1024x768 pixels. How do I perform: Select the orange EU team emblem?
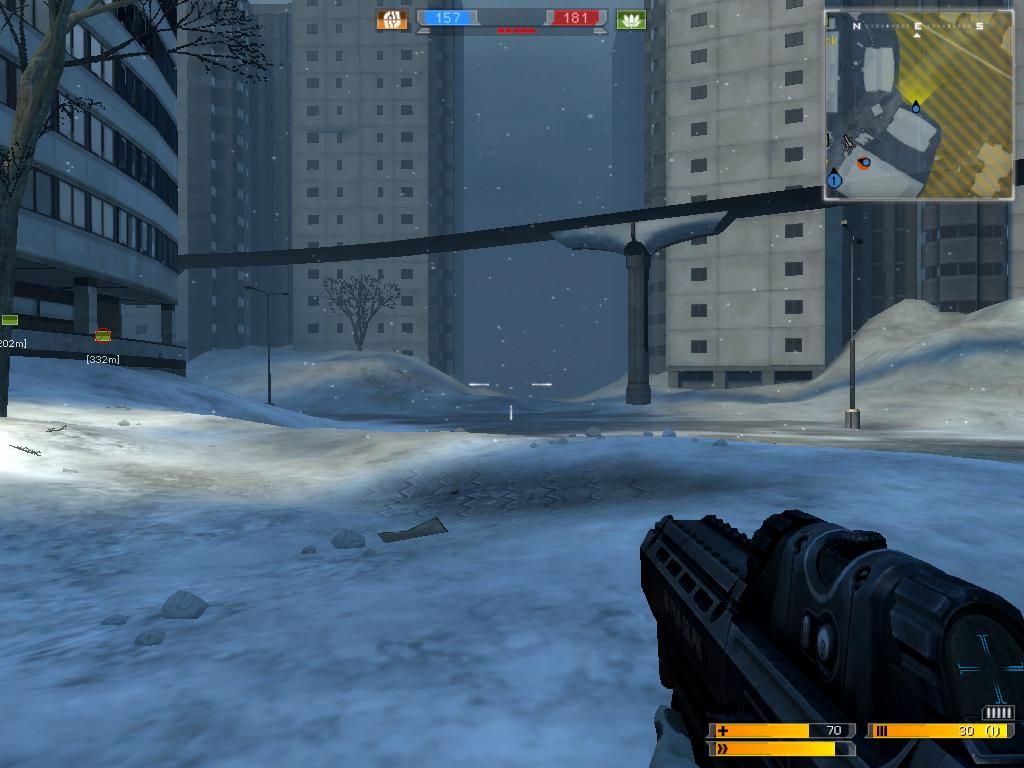click(x=392, y=19)
